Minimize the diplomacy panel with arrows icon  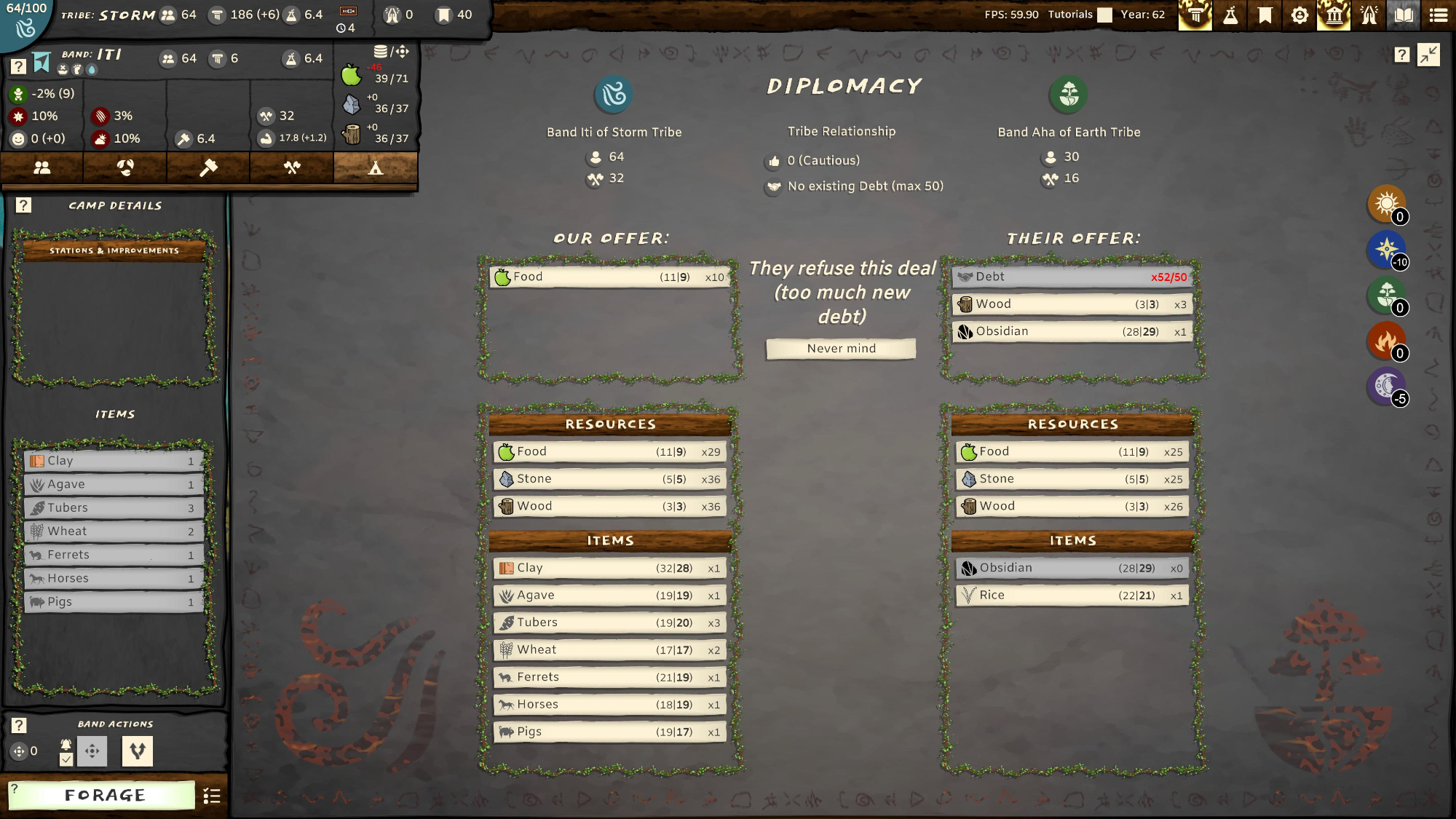click(x=1428, y=55)
